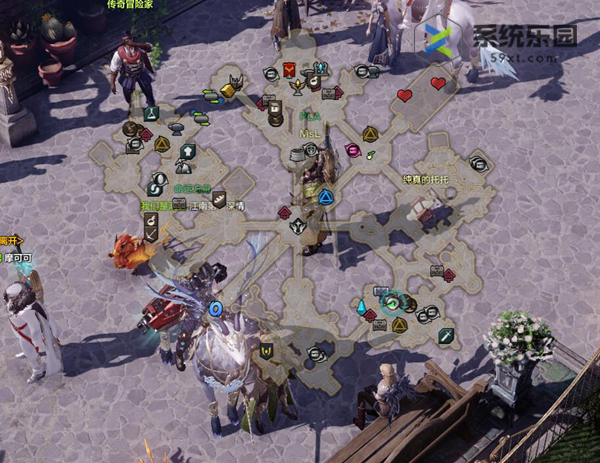This screenshot has height=463, width=600.
Task: Select the teal sword map marker
Action: coord(446,334)
